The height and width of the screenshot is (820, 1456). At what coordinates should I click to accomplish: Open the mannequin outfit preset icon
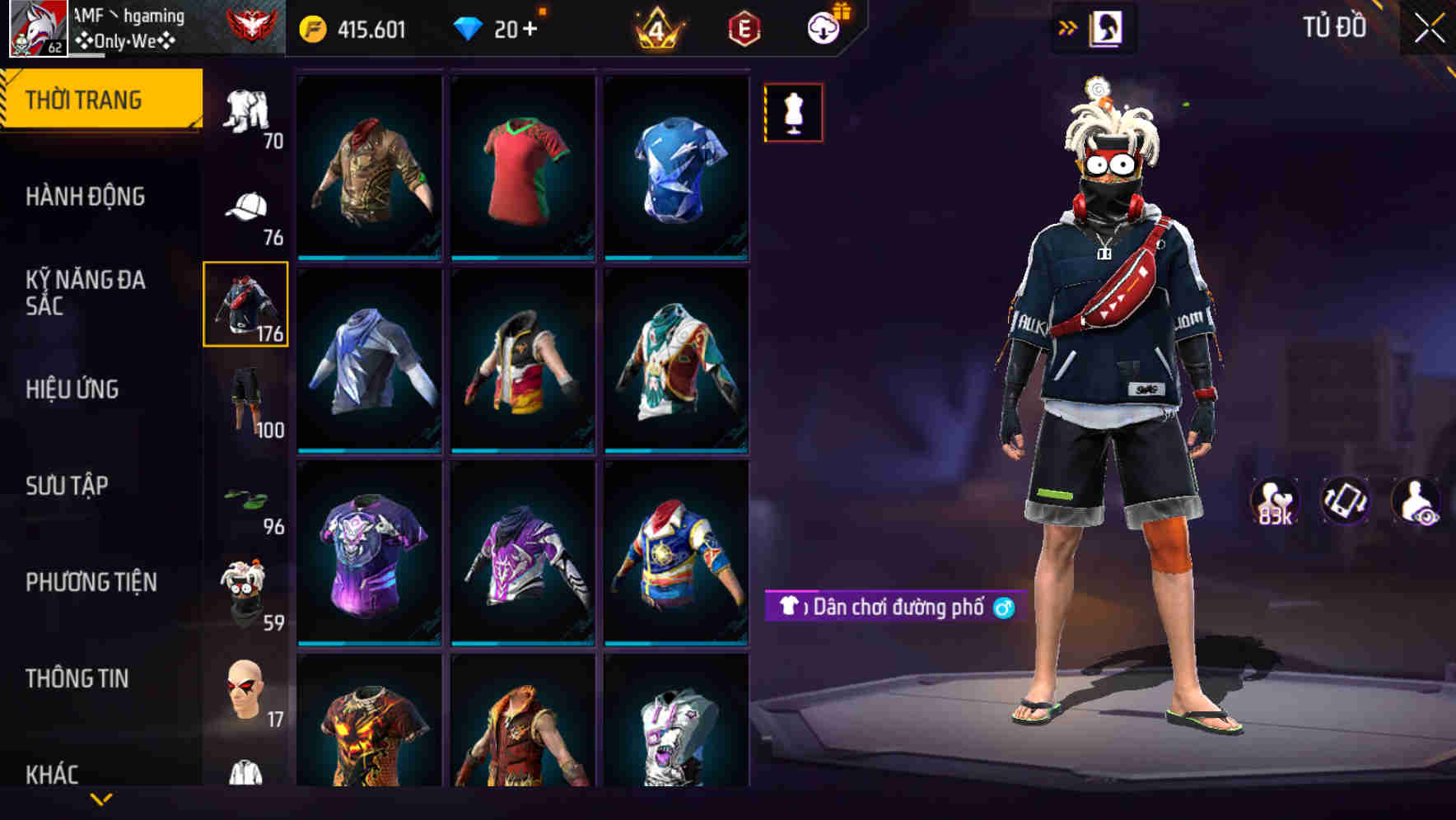pyautogui.click(x=793, y=112)
